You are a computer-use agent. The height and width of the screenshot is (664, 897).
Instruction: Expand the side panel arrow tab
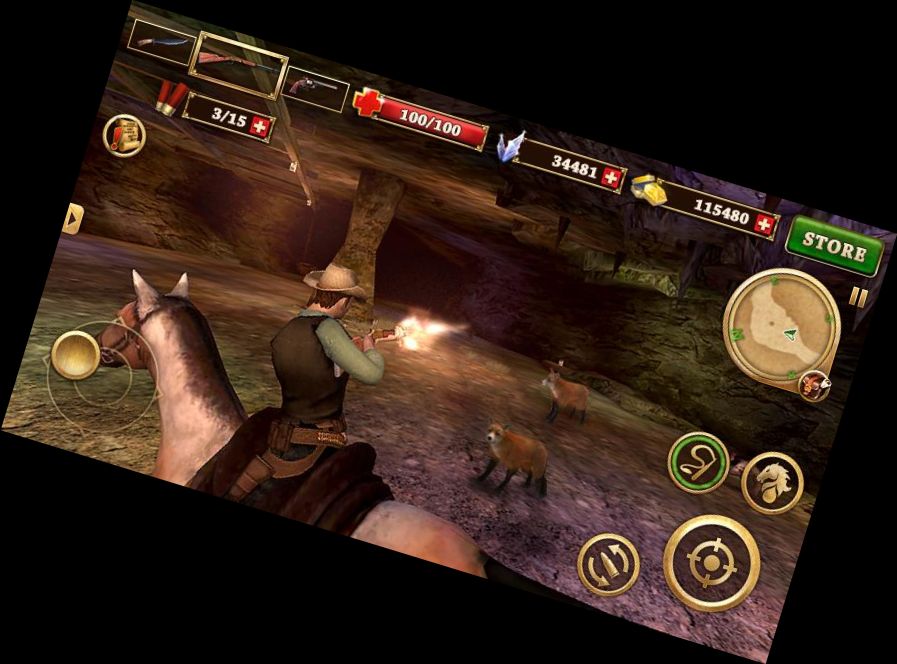[x=71, y=218]
